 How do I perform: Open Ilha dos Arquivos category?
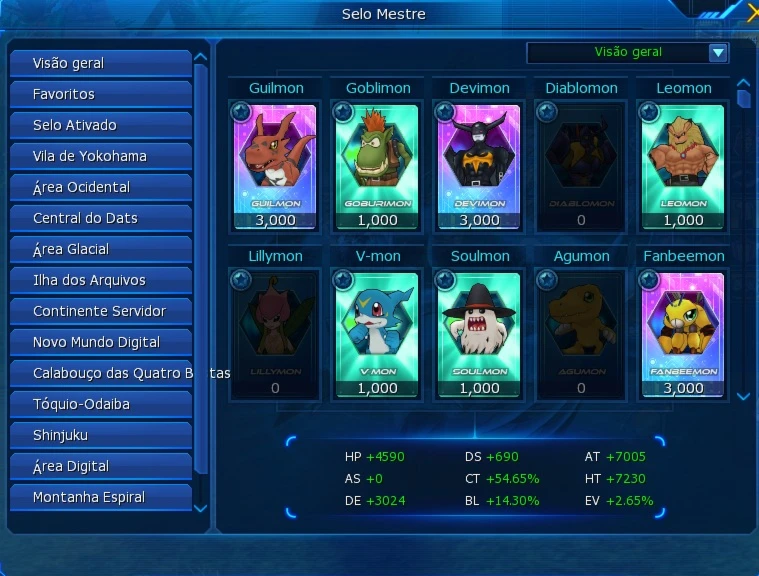(x=100, y=280)
